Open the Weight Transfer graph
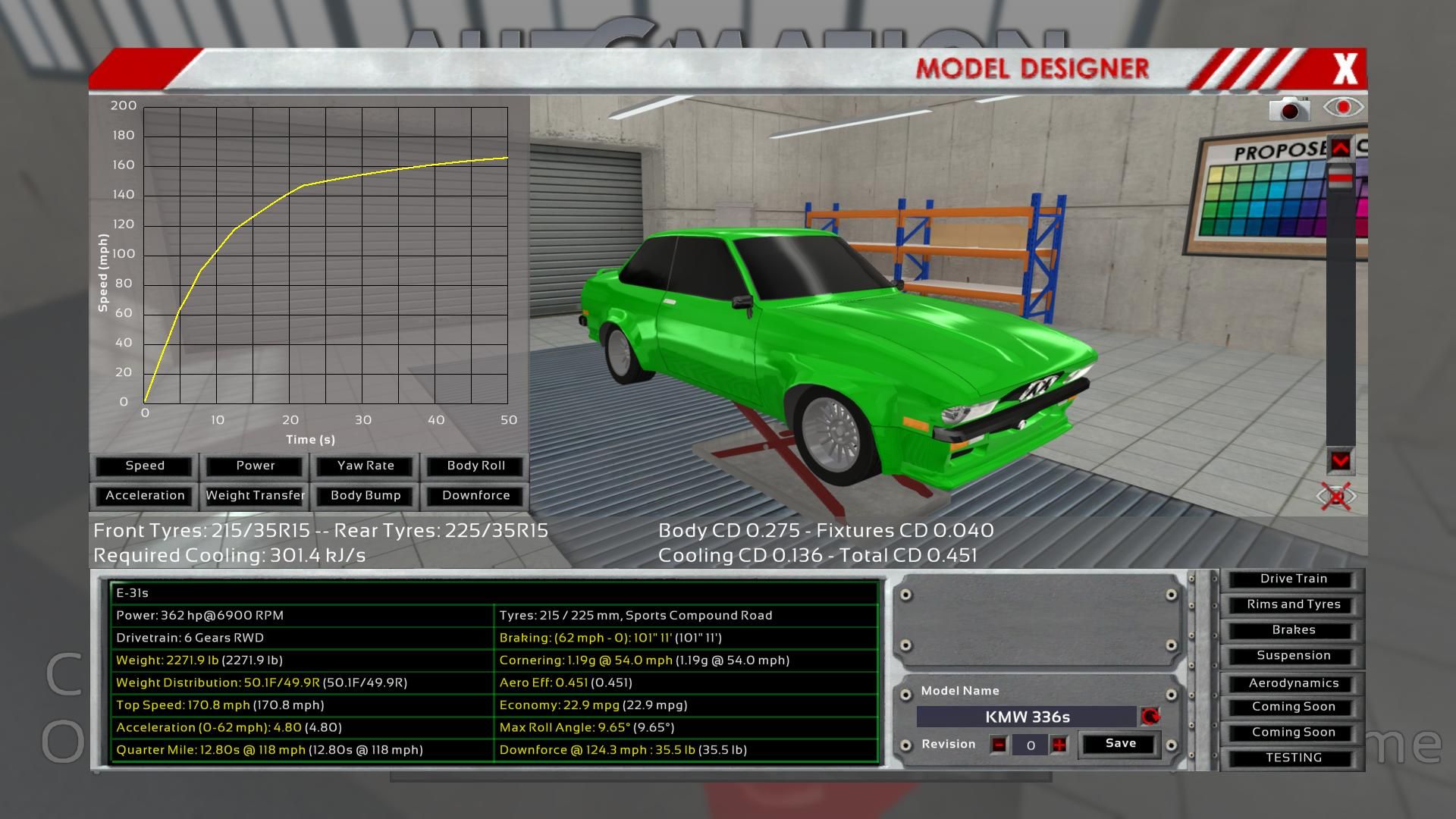The width and height of the screenshot is (1456, 819). [256, 495]
